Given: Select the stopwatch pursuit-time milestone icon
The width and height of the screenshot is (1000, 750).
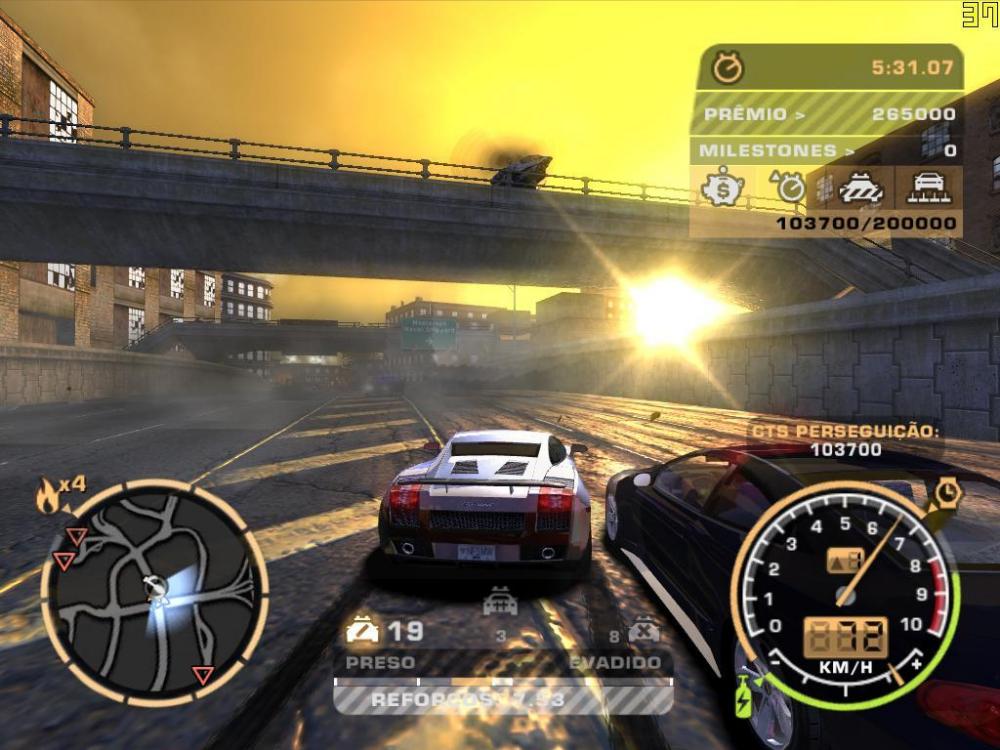Looking at the screenshot, I should click(788, 187).
